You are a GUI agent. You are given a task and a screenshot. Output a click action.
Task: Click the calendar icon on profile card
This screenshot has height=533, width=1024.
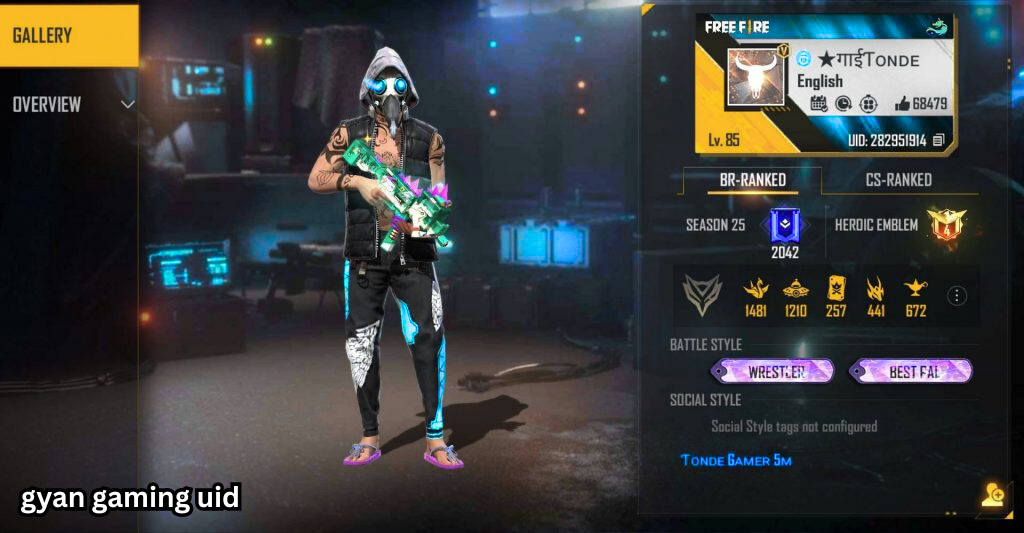coord(818,103)
